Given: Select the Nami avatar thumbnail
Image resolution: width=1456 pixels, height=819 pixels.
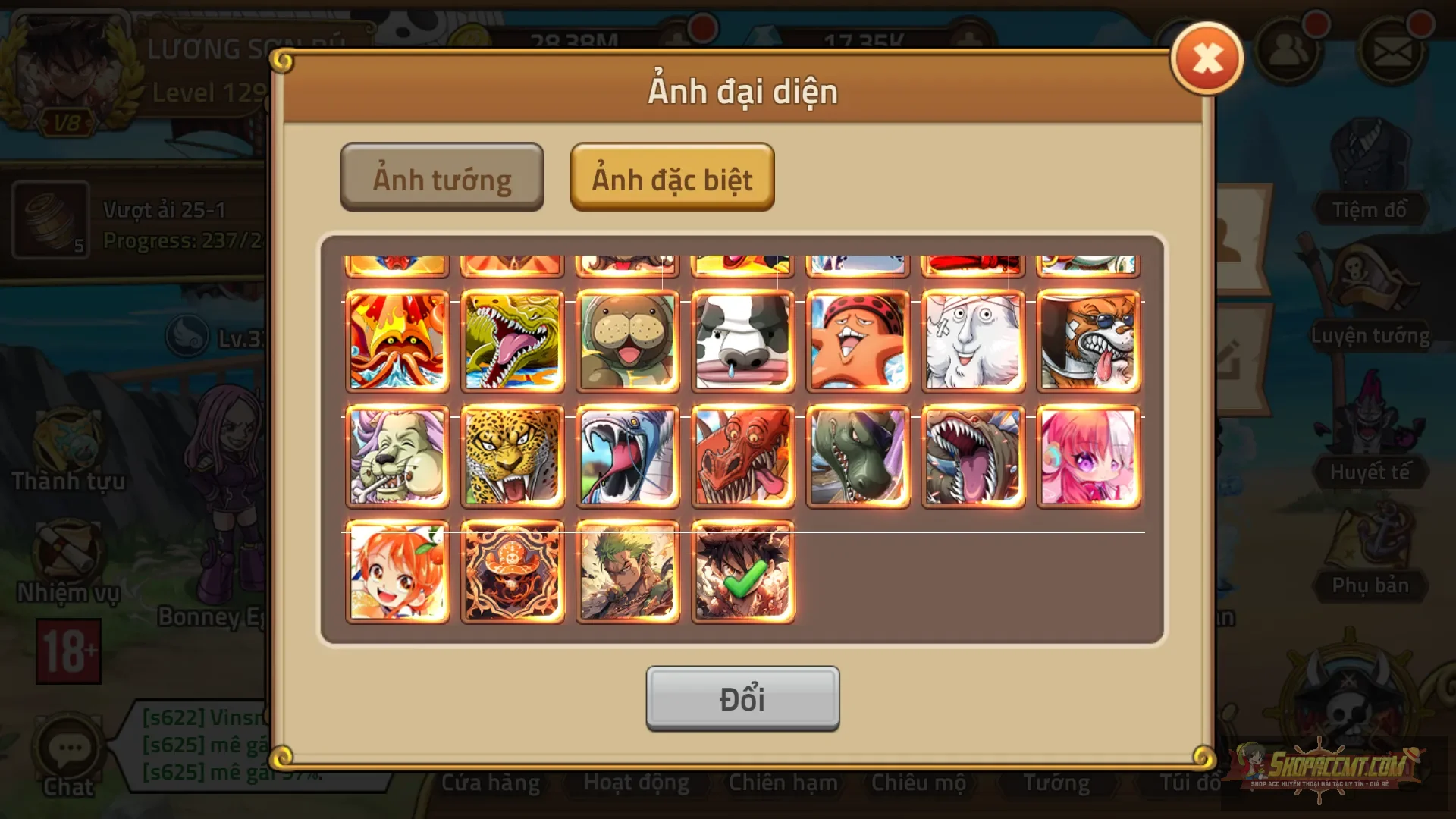Looking at the screenshot, I should pyautogui.click(x=397, y=572).
